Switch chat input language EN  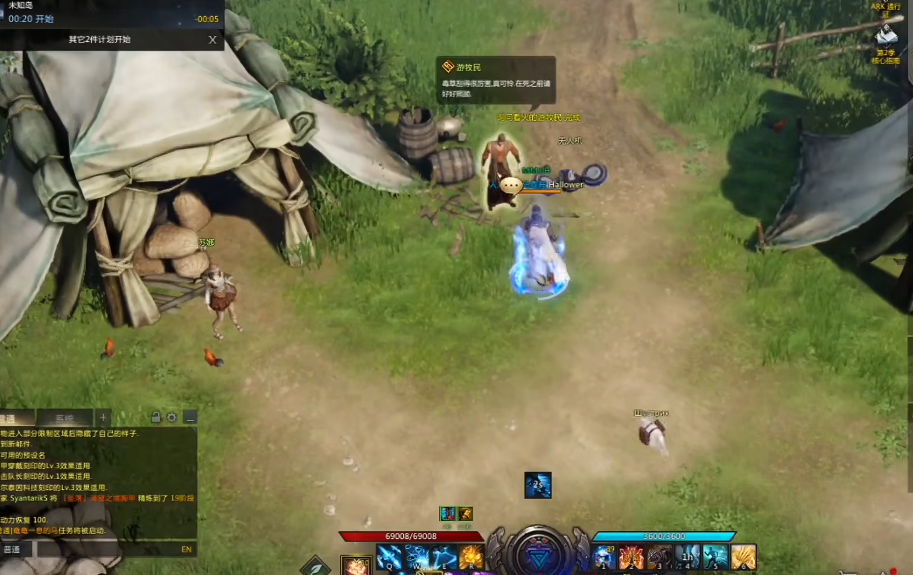[x=186, y=549]
